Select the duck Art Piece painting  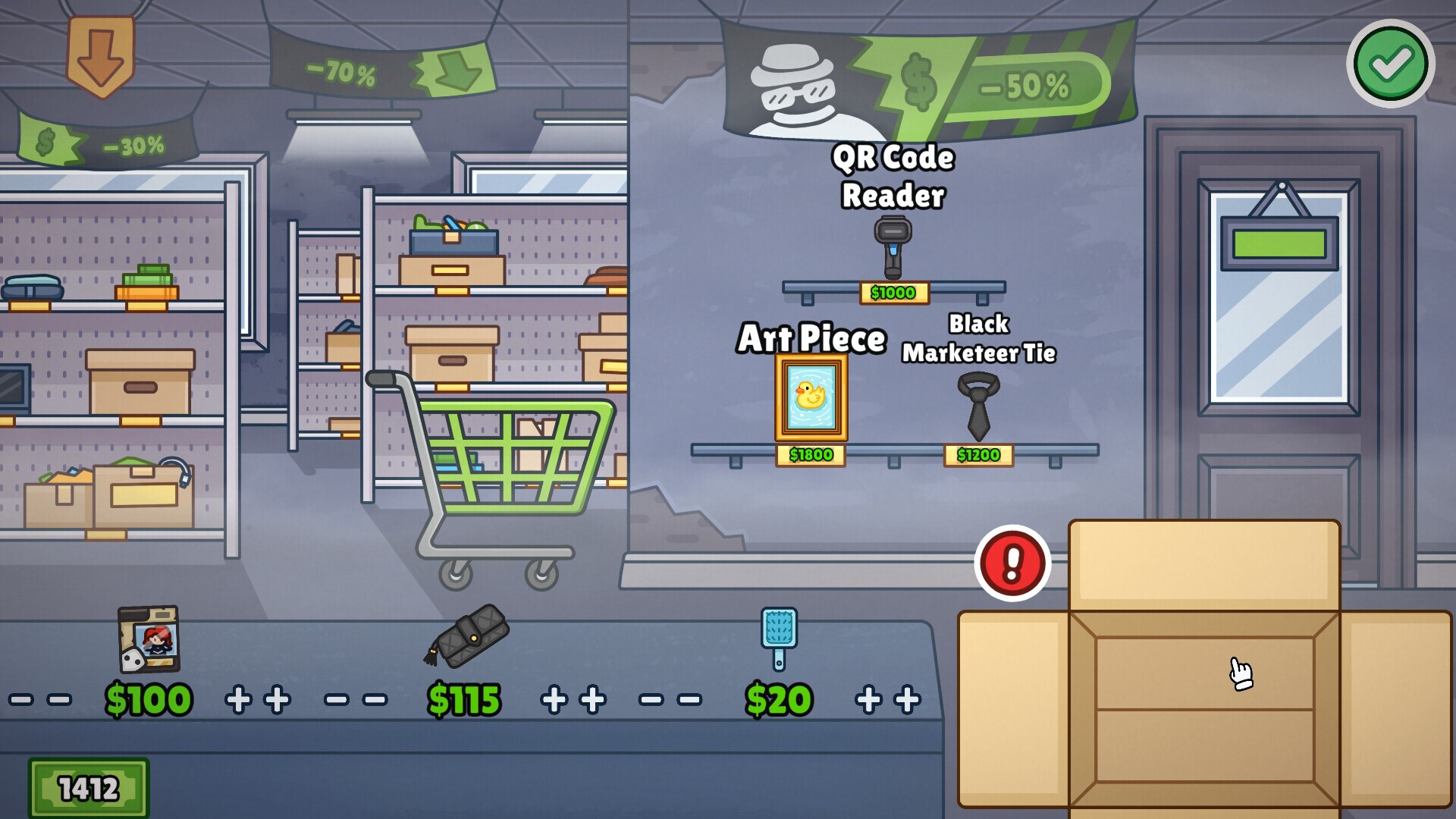coord(811,398)
